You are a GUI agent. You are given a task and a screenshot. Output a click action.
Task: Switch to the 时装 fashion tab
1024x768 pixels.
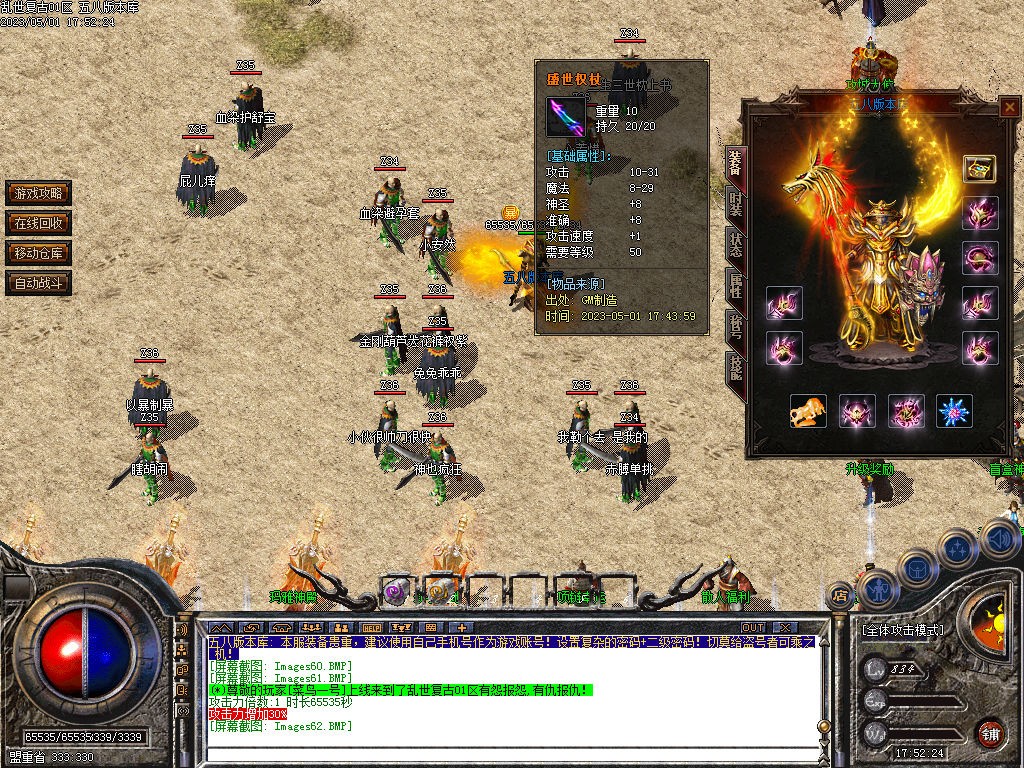click(735, 207)
